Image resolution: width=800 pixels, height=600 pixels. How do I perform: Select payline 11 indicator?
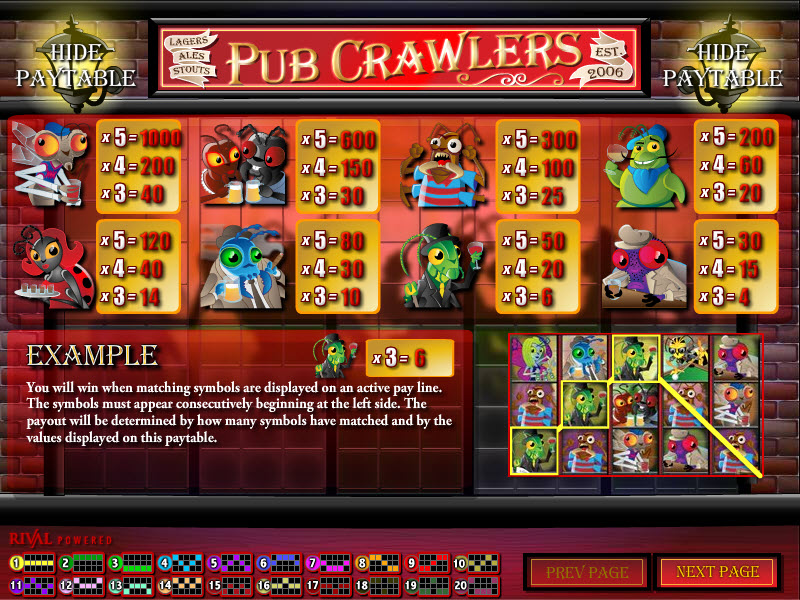click(31, 585)
